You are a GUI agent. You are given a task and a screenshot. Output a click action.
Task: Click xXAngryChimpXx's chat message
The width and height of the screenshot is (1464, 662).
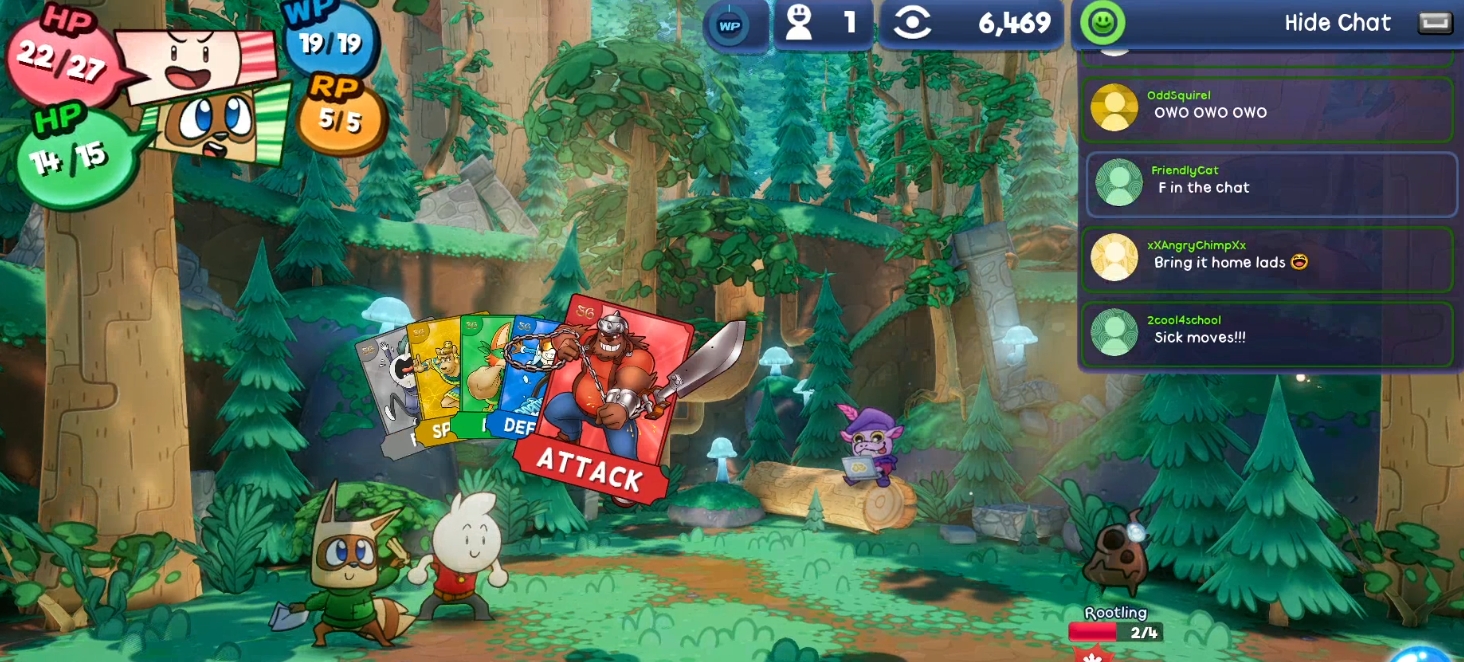[1267, 259]
